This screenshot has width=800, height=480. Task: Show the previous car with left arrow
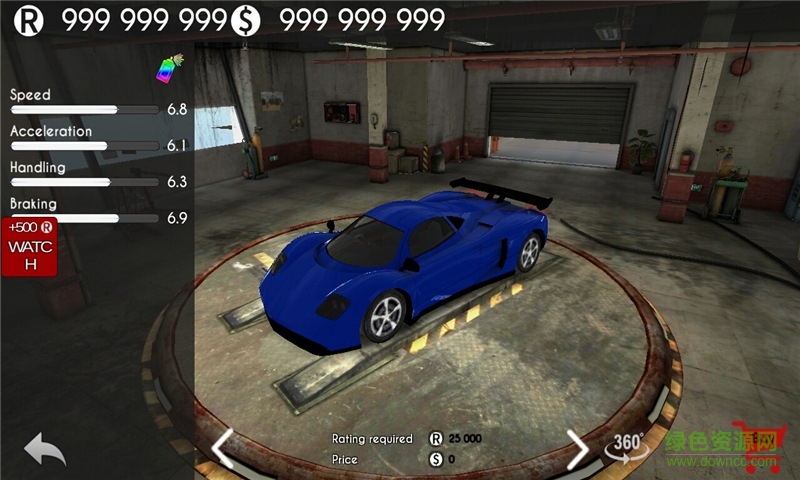pyautogui.click(x=222, y=448)
